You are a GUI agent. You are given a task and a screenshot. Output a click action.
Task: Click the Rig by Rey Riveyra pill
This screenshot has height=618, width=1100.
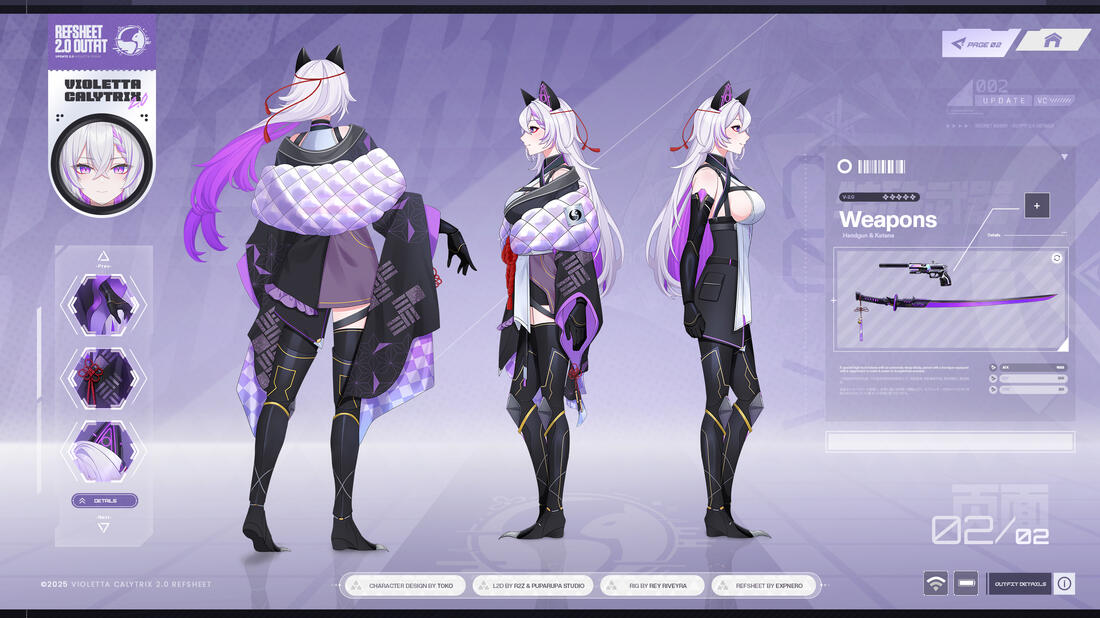point(652,585)
